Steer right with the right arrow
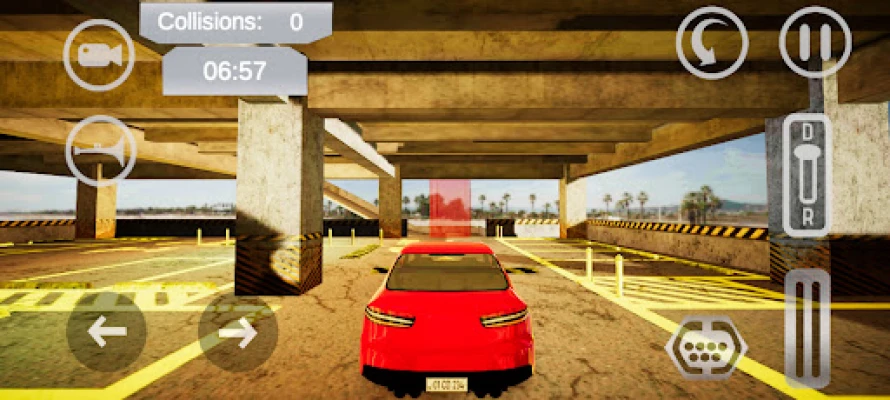The height and width of the screenshot is (400, 890). tap(238, 332)
